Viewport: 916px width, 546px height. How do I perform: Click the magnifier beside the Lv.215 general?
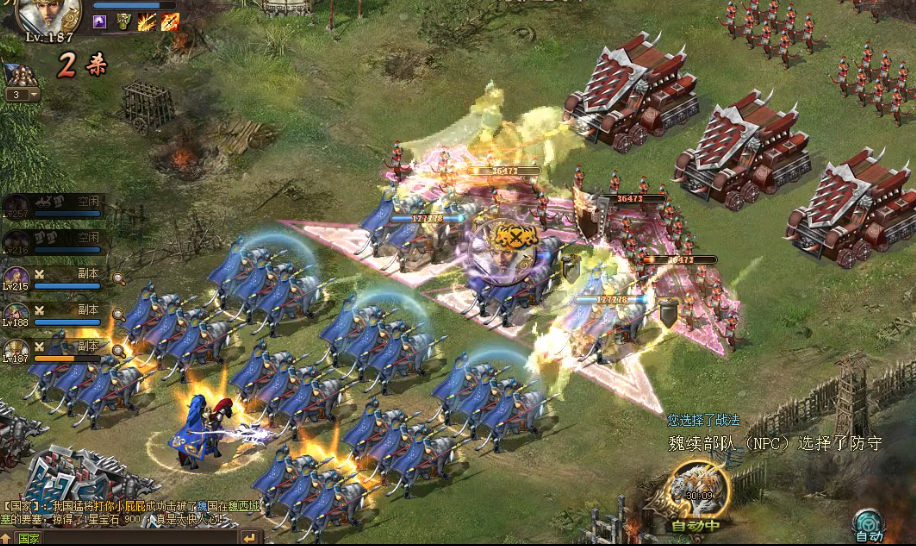pyautogui.click(x=118, y=279)
